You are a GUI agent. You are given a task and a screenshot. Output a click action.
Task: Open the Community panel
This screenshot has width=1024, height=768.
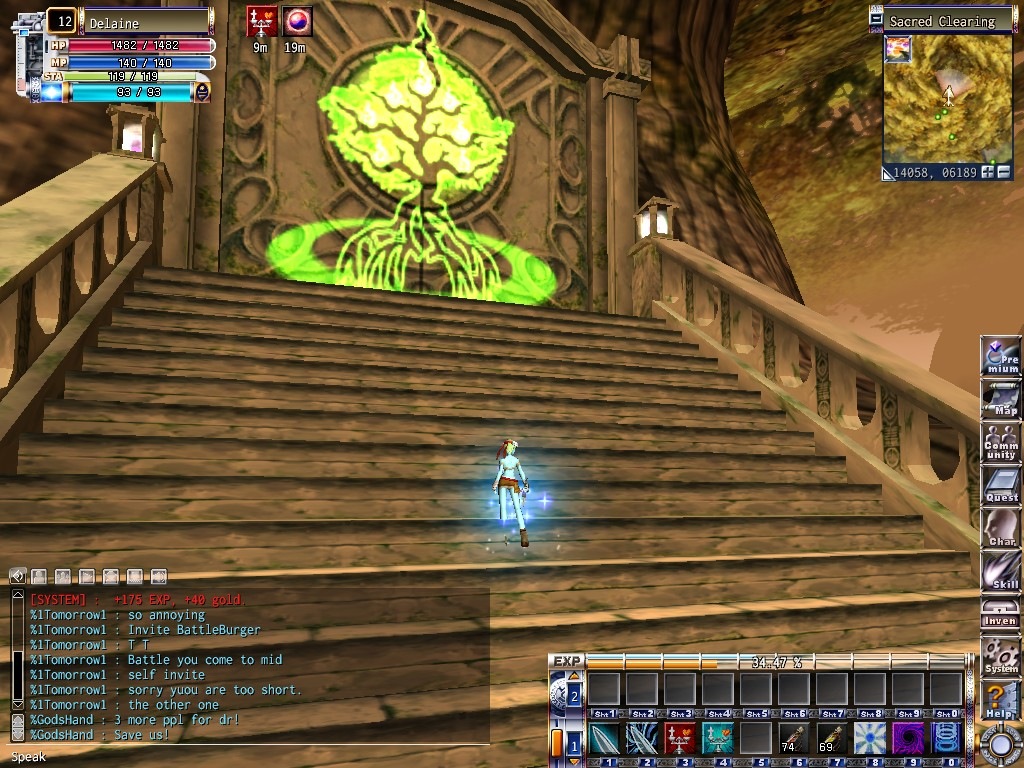point(1001,442)
